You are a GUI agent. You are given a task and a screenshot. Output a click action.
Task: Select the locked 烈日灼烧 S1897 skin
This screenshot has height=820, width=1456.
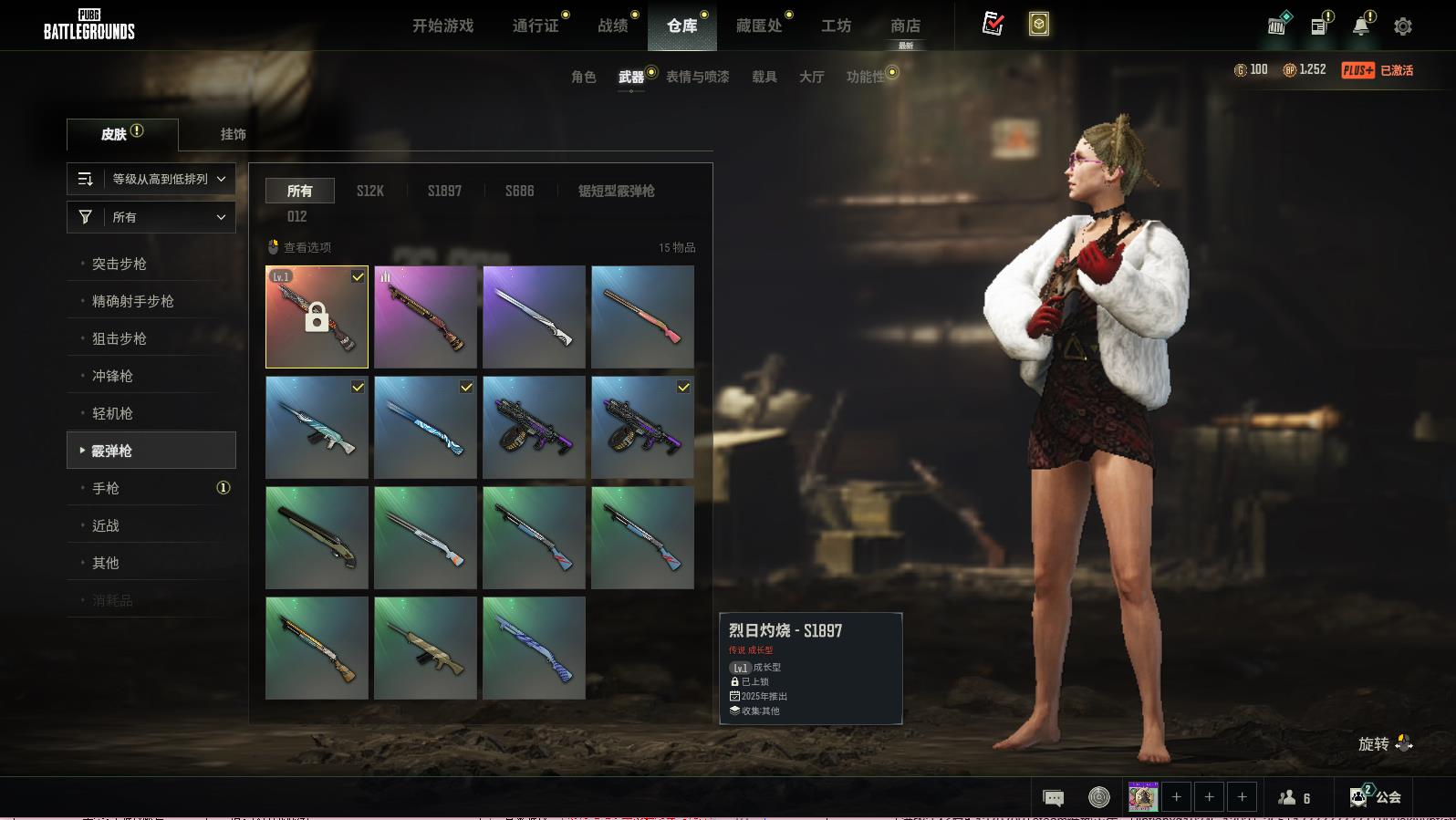pos(317,317)
